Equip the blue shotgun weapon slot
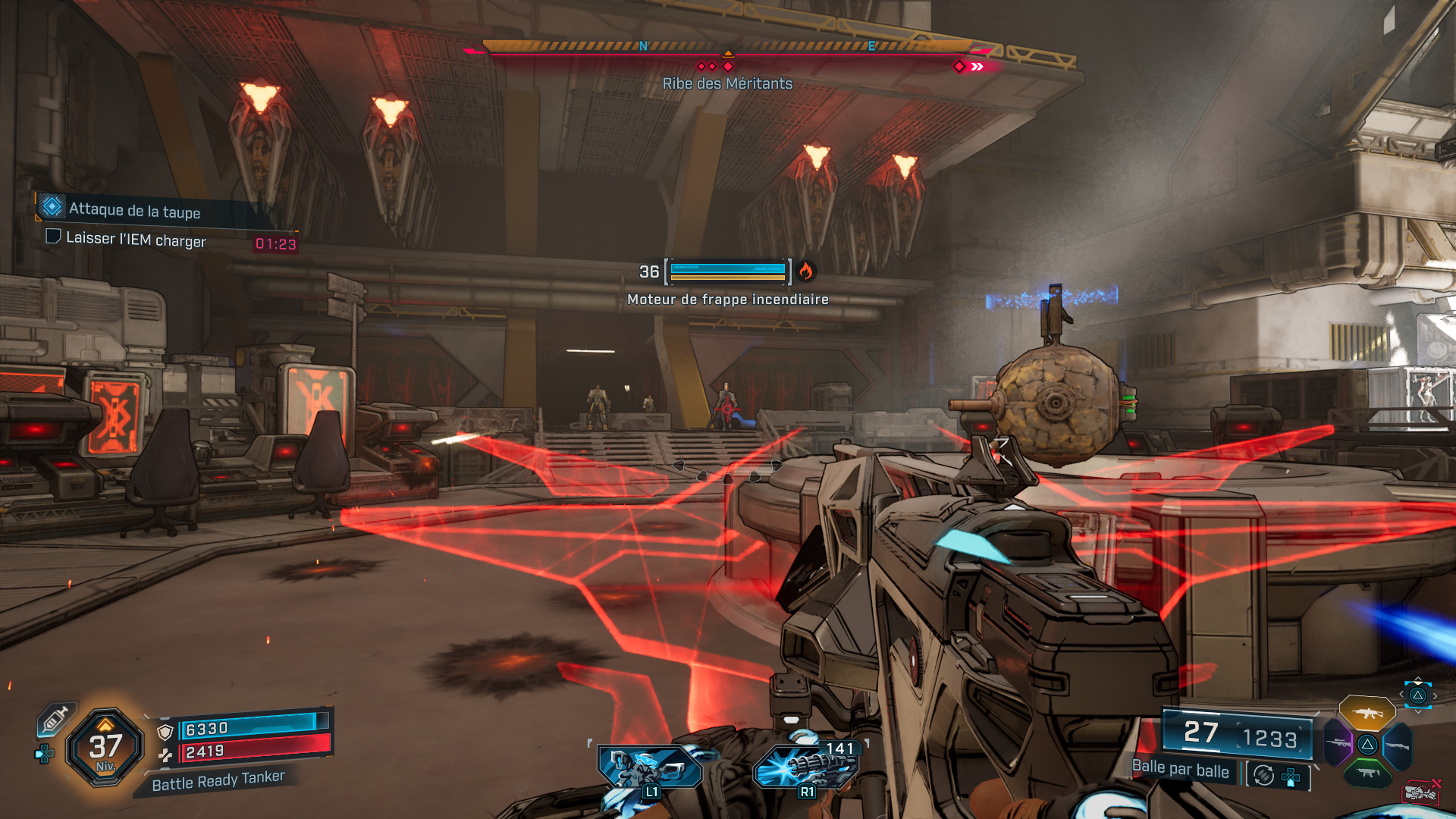1456x819 pixels. tap(1398, 745)
